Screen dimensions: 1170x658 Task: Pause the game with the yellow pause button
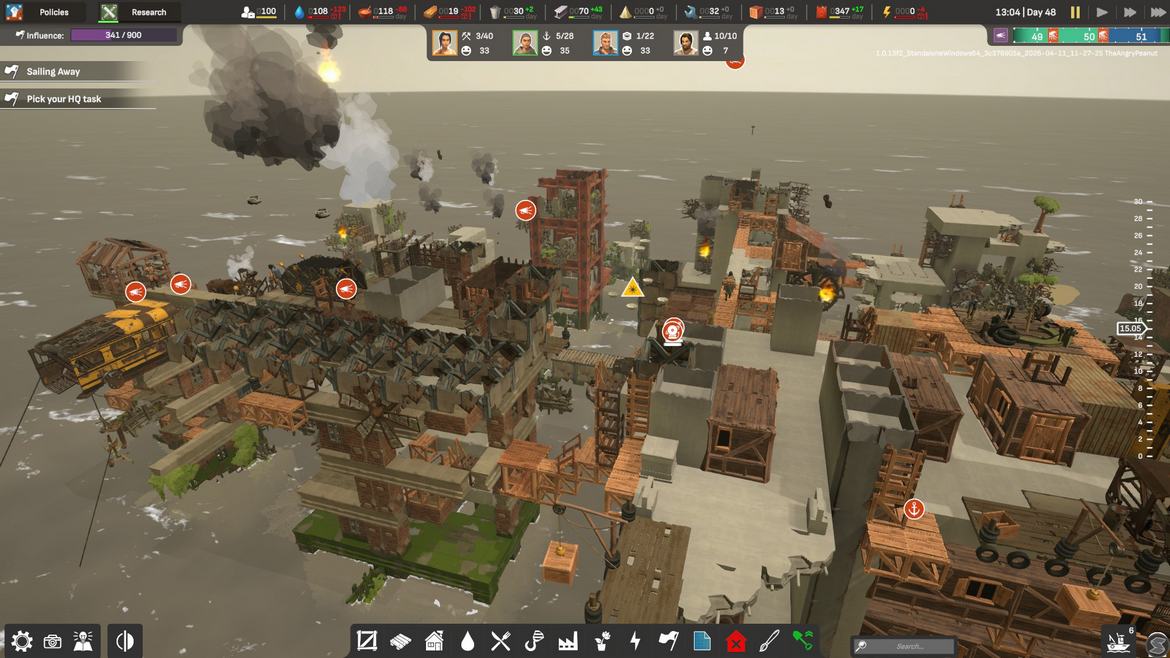pyautogui.click(x=1075, y=12)
